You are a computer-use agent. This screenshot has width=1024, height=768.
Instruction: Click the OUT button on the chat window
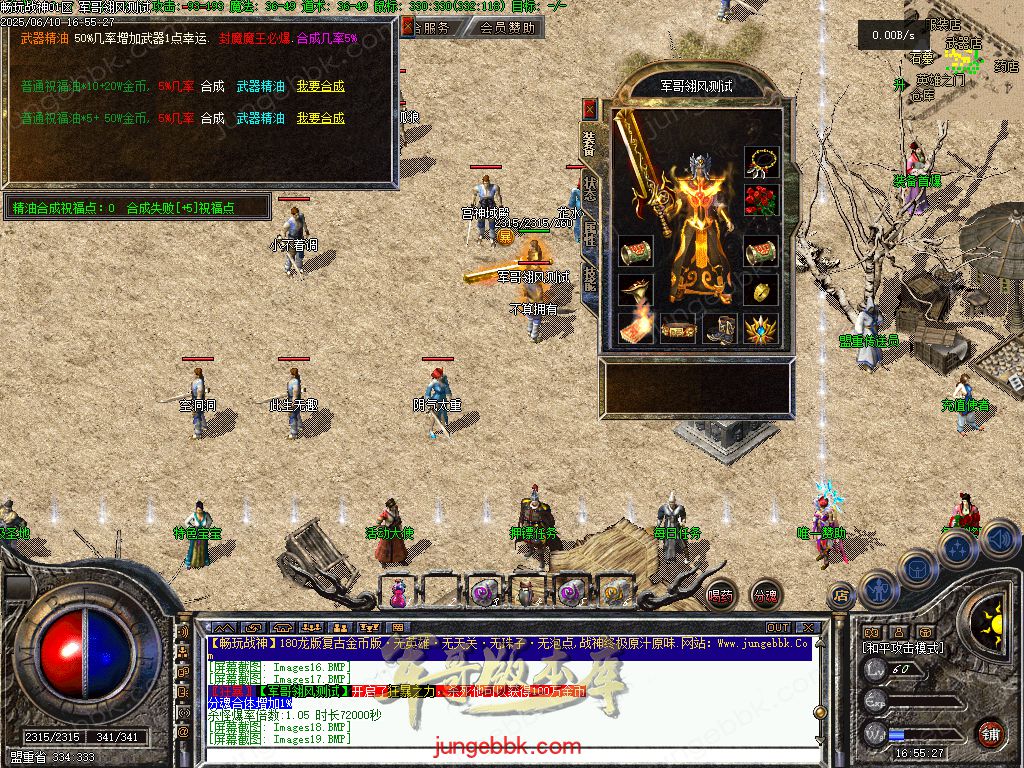pyautogui.click(x=777, y=627)
